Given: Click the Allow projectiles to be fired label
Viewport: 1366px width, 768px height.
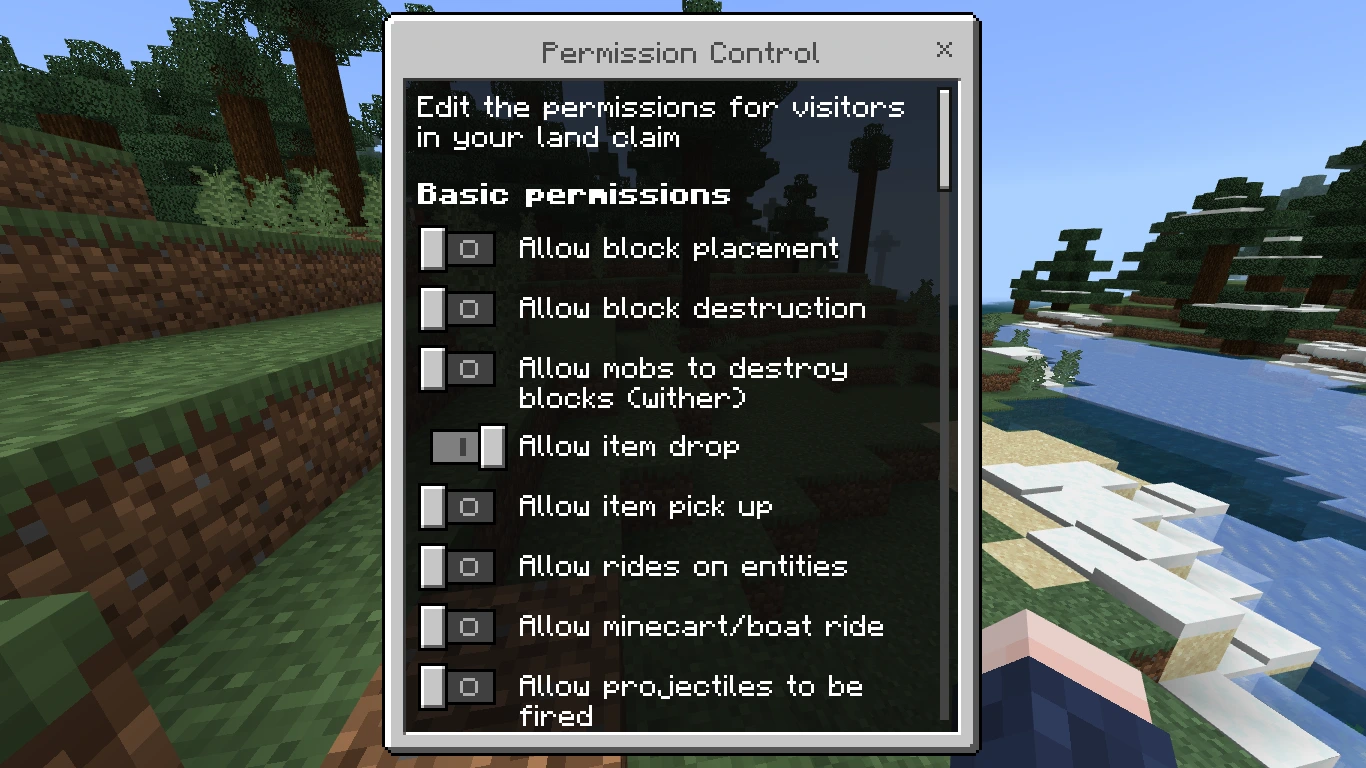Looking at the screenshot, I should coord(688,701).
